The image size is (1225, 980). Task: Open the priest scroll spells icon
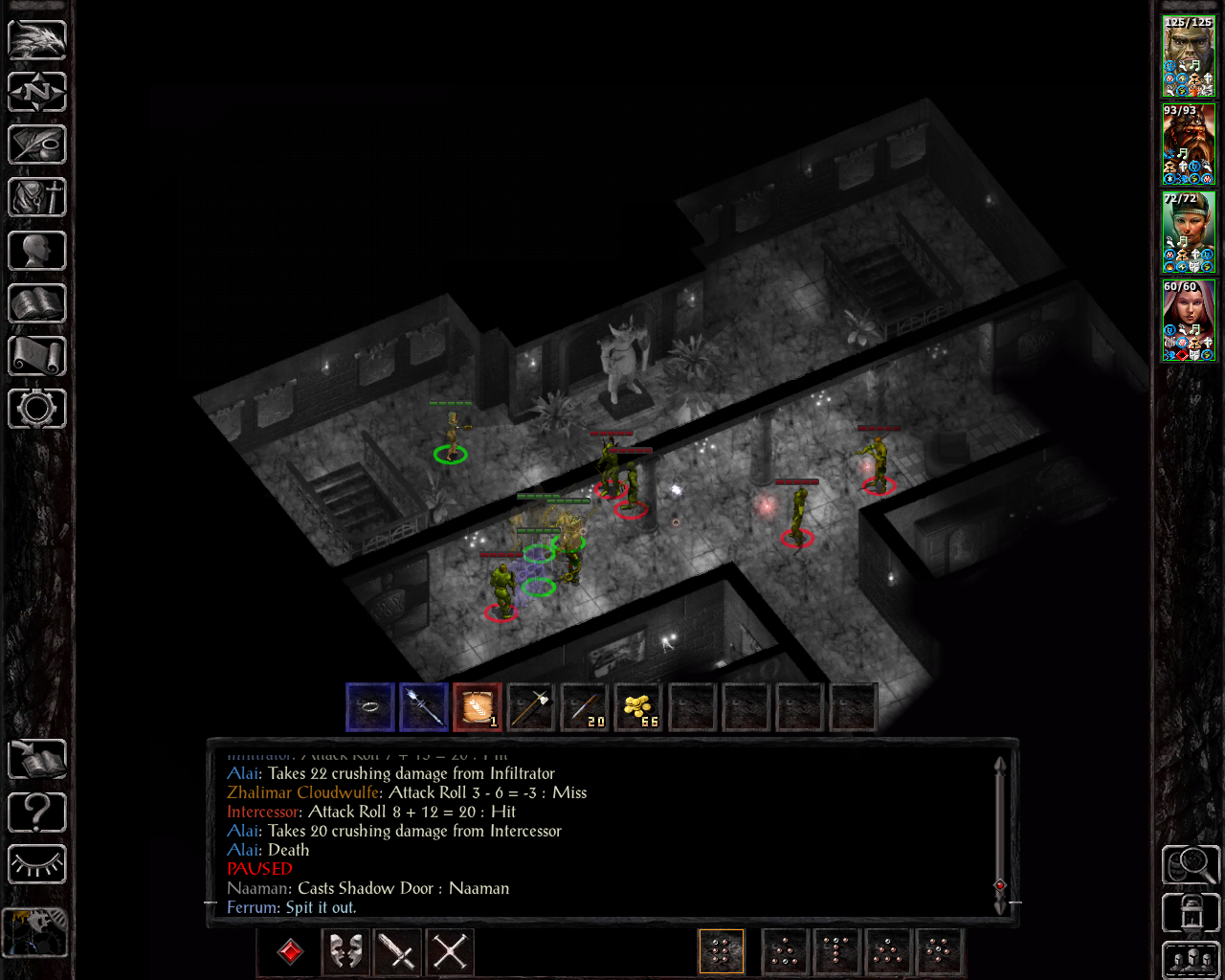tap(36, 356)
